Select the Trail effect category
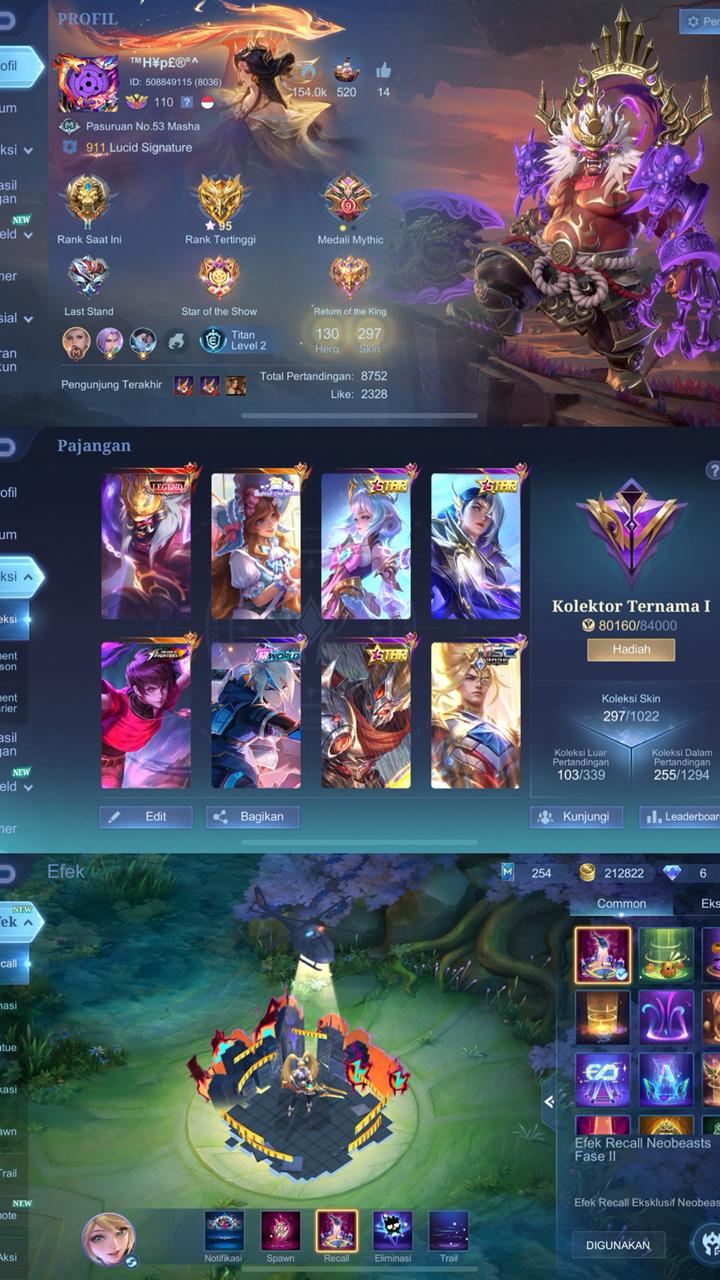This screenshot has height=1280, width=720. point(448,1233)
